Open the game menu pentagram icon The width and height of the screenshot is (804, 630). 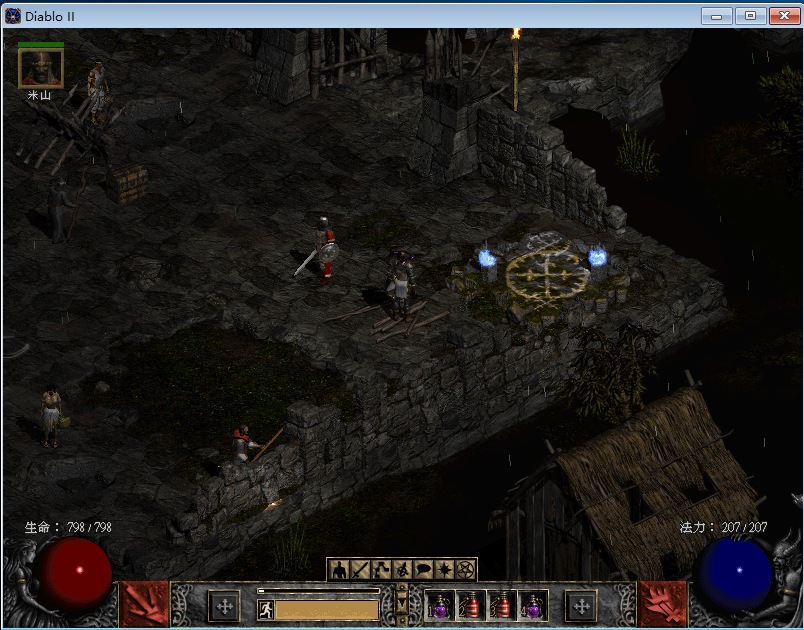coord(465,570)
